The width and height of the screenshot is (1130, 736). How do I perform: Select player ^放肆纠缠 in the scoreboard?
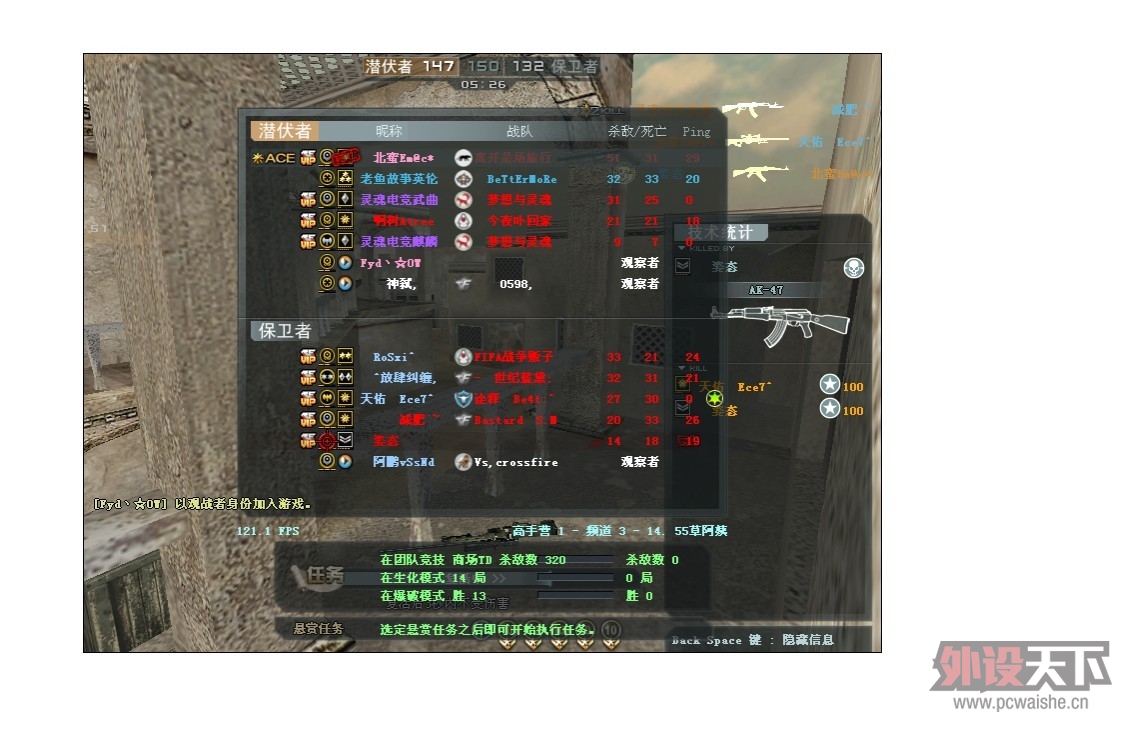click(404, 378)
